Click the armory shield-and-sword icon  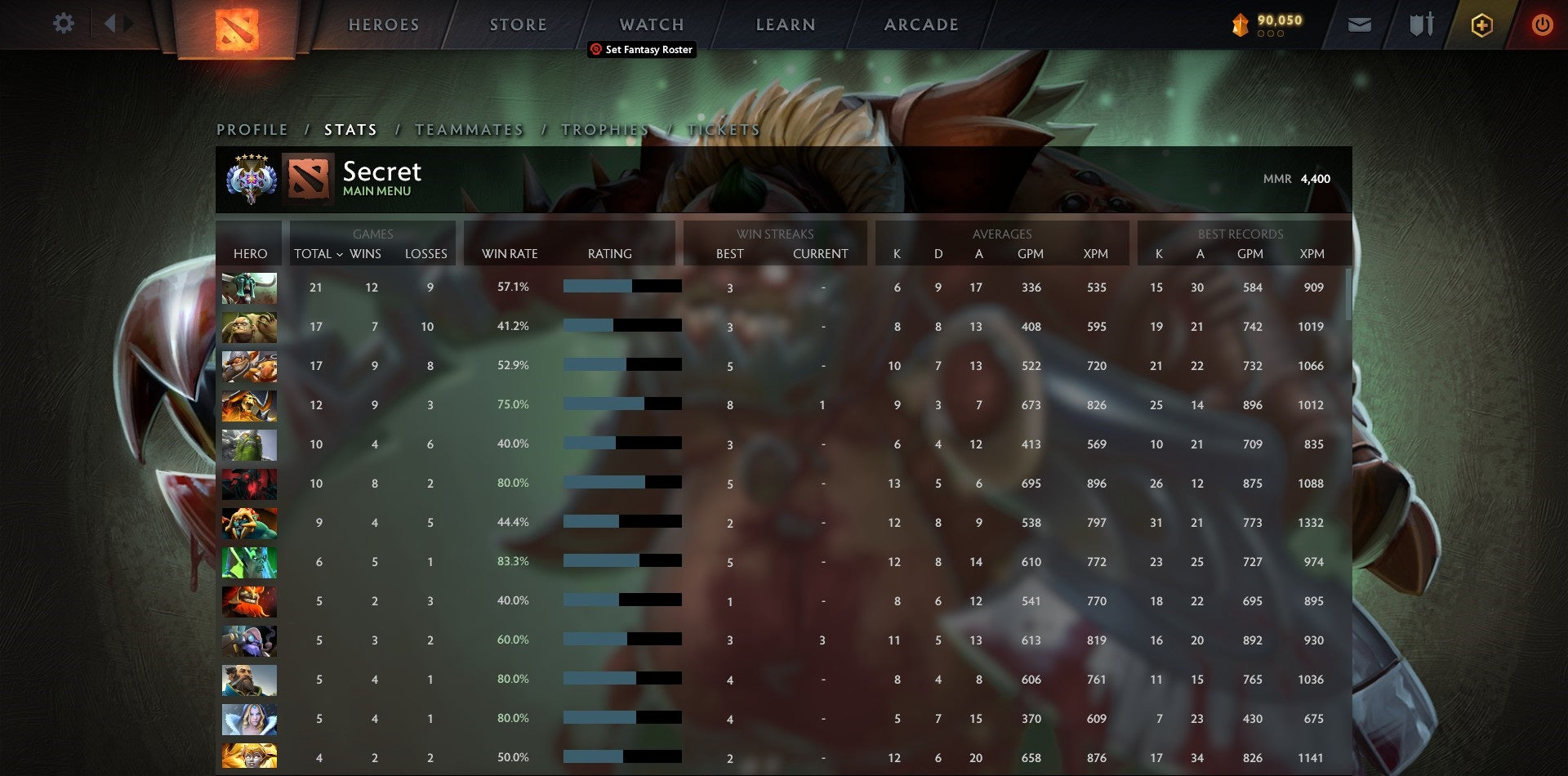[x=1421, y=24]
